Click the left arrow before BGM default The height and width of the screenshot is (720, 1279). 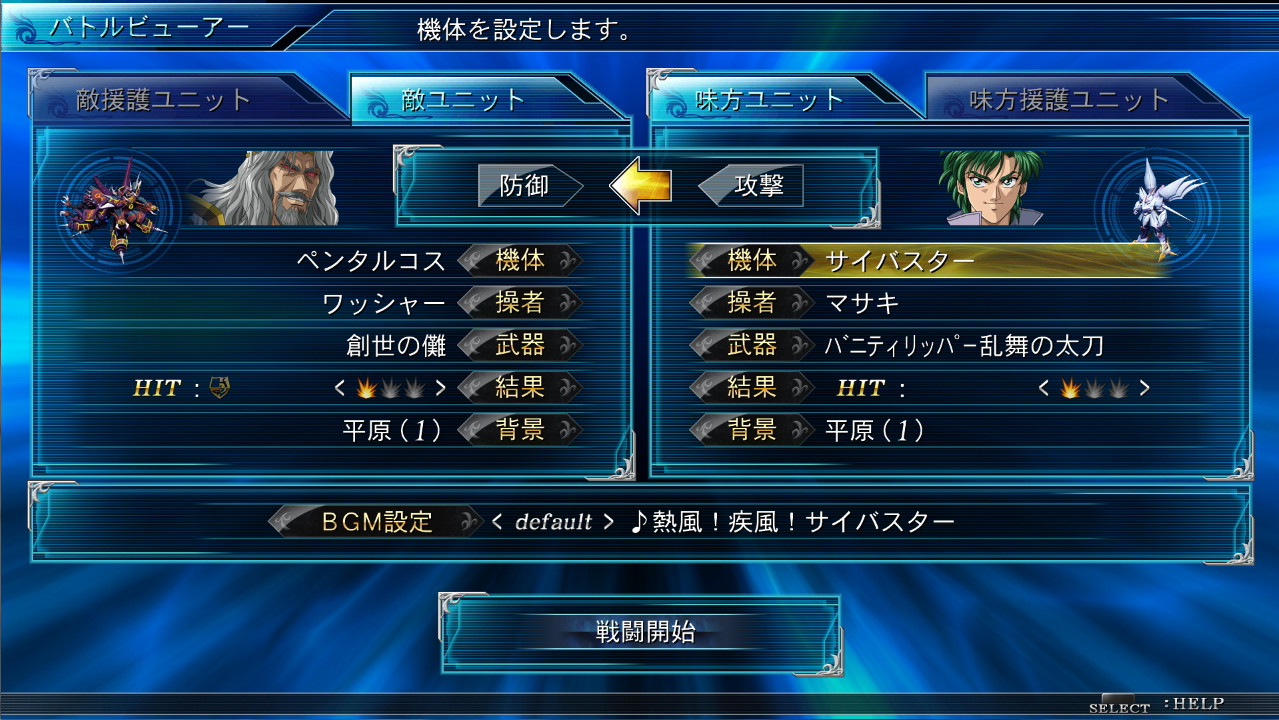click(497, 522)
